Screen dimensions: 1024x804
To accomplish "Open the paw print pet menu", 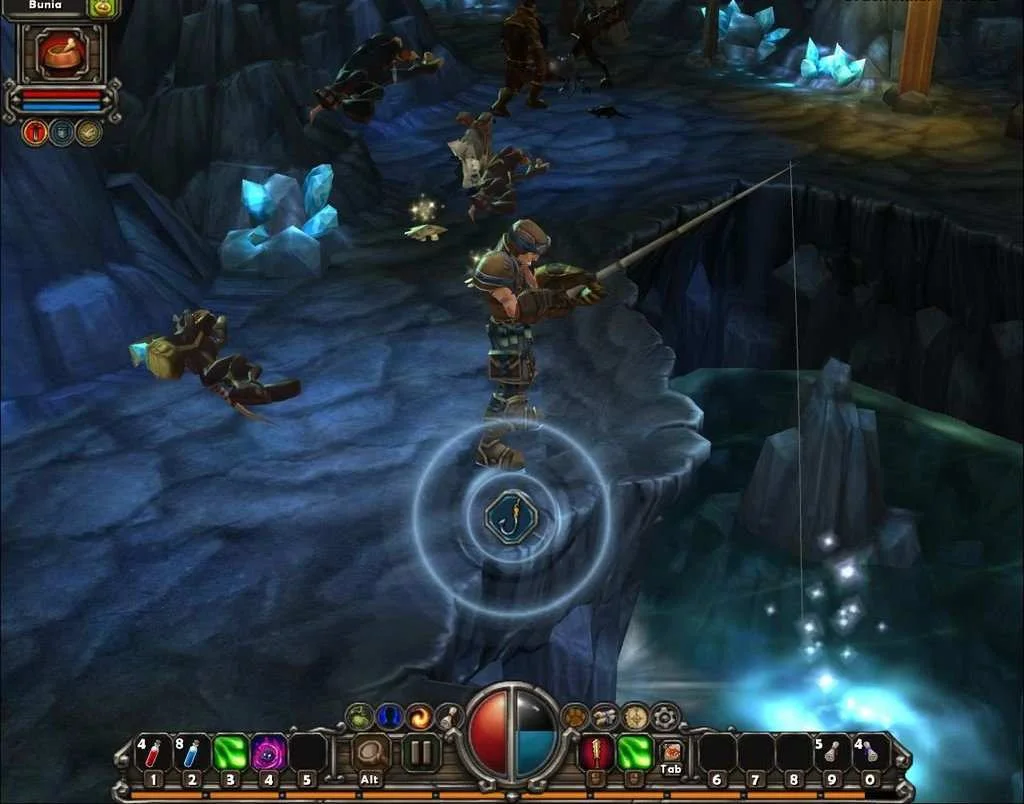I will tap(575, 716).
